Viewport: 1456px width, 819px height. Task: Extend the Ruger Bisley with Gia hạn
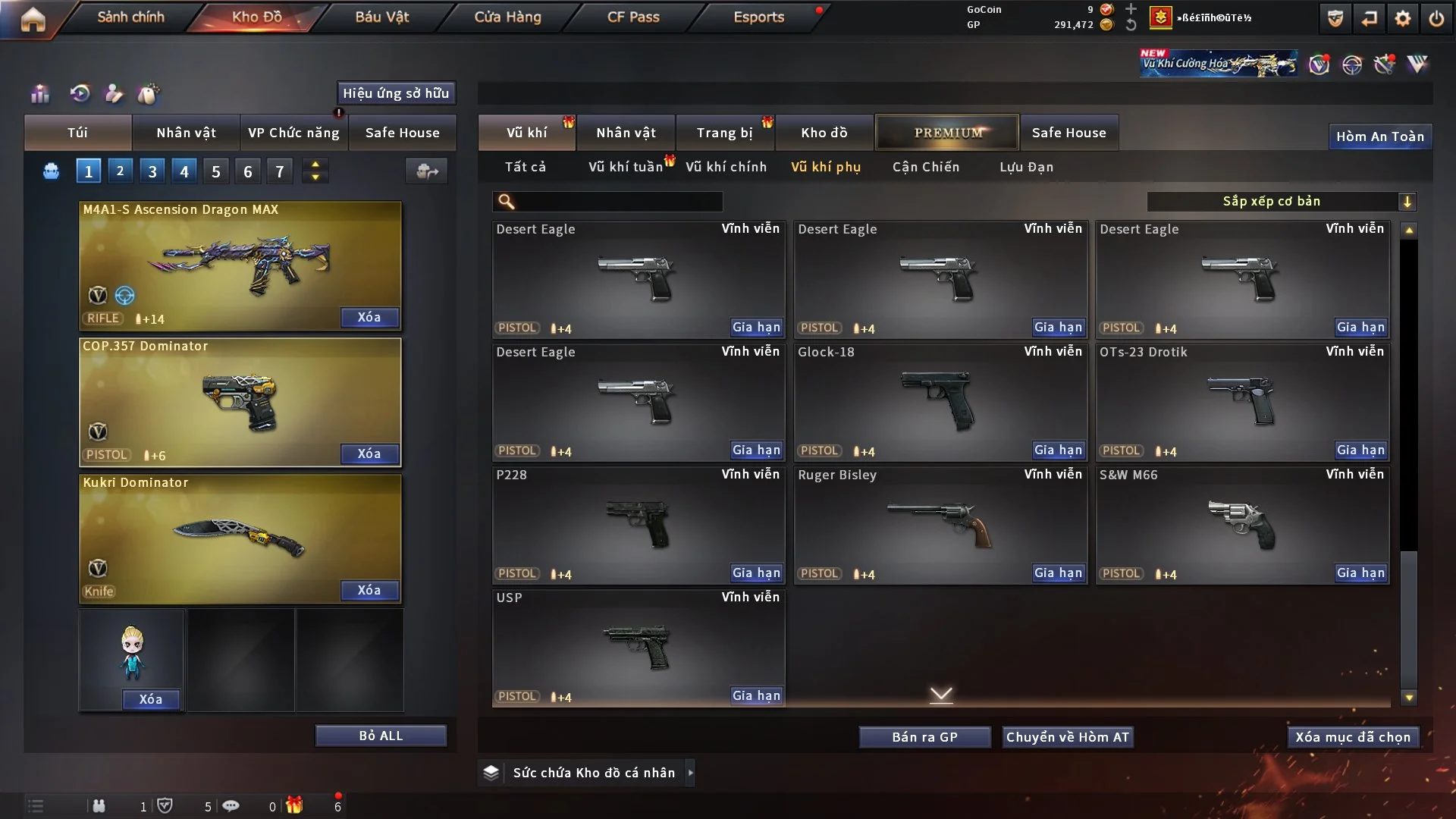pos(1058,573)
